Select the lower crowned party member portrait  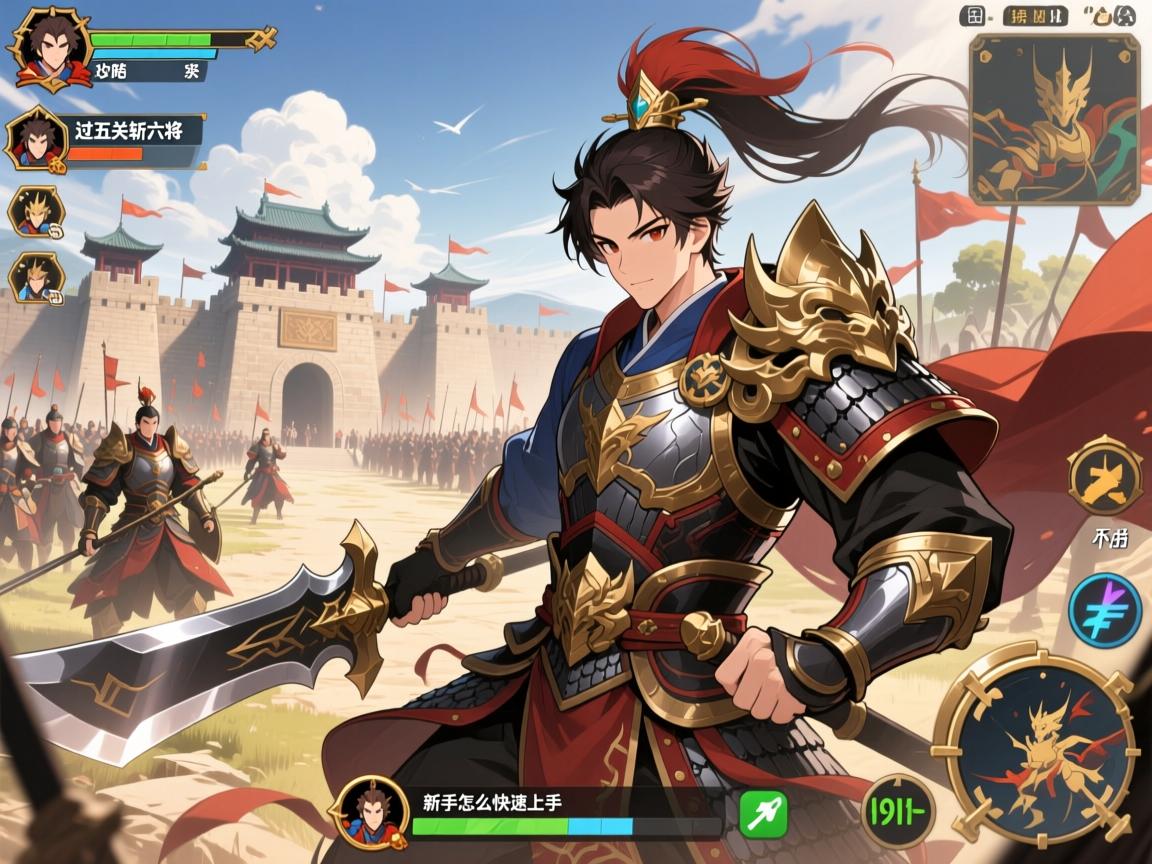36,277
